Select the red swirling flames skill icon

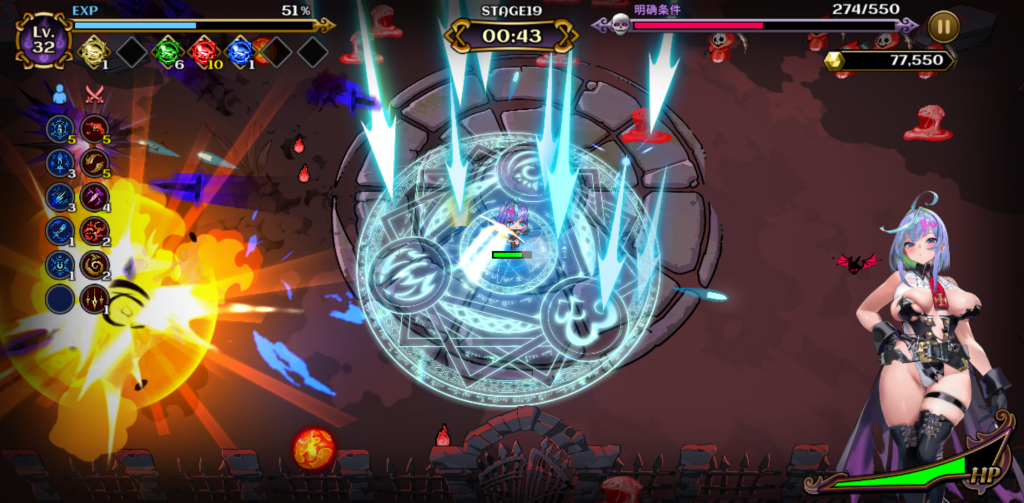pos(95,231)
